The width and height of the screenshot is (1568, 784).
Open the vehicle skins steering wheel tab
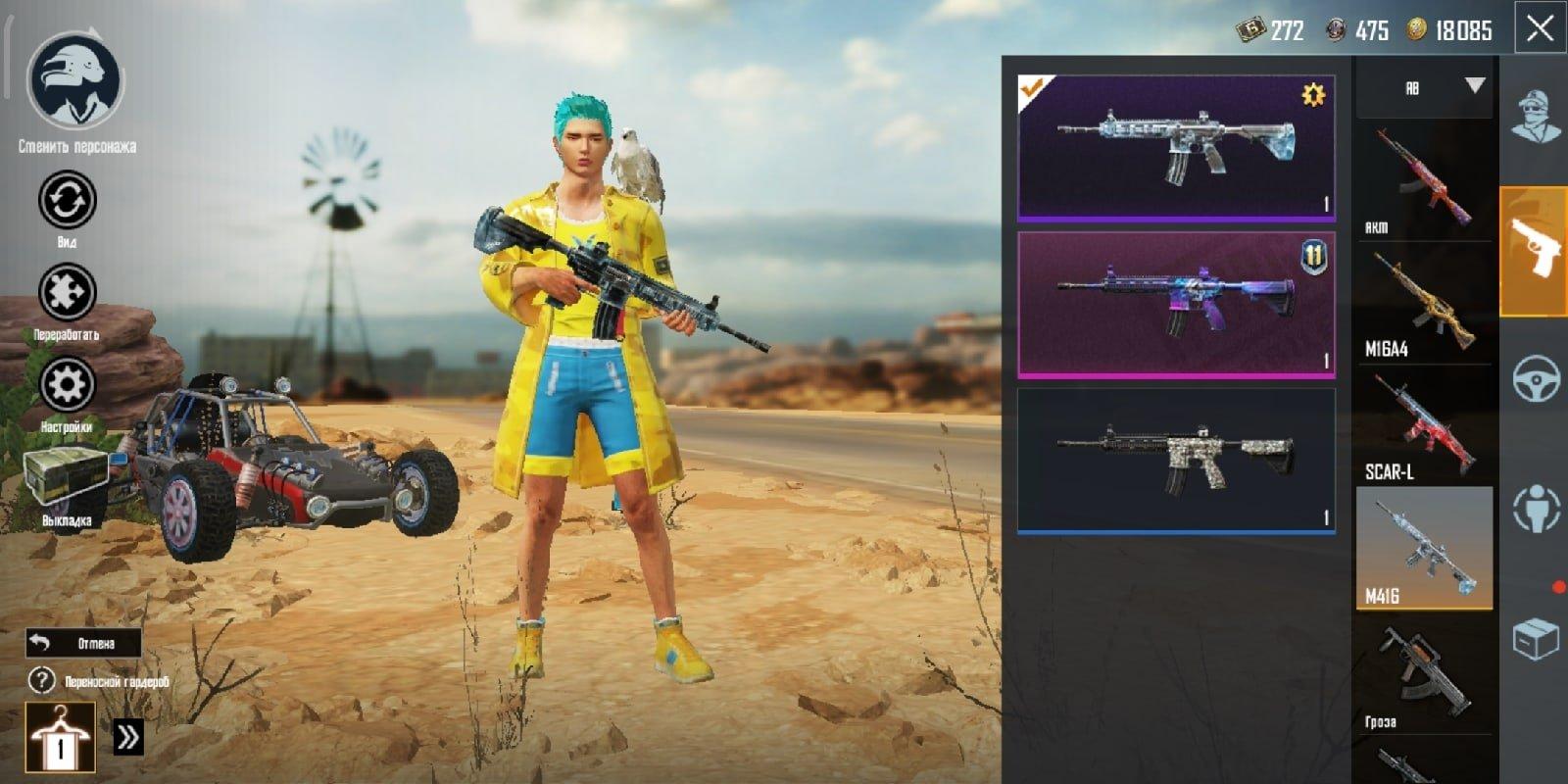tap(1535, 379)
